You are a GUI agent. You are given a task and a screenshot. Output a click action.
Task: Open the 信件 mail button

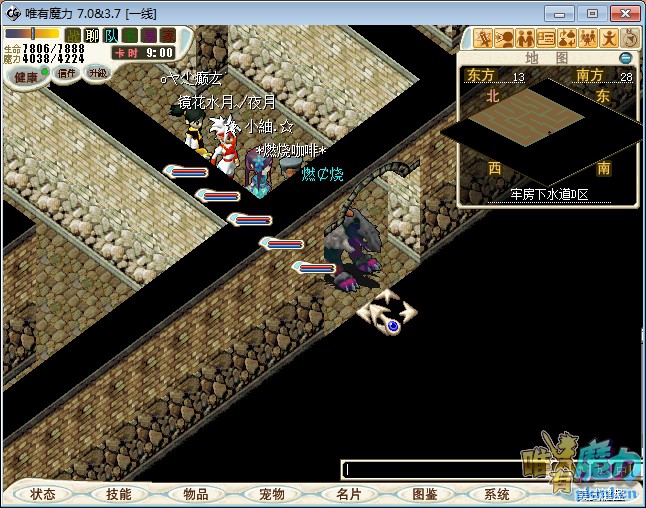(x=65, y=74)
